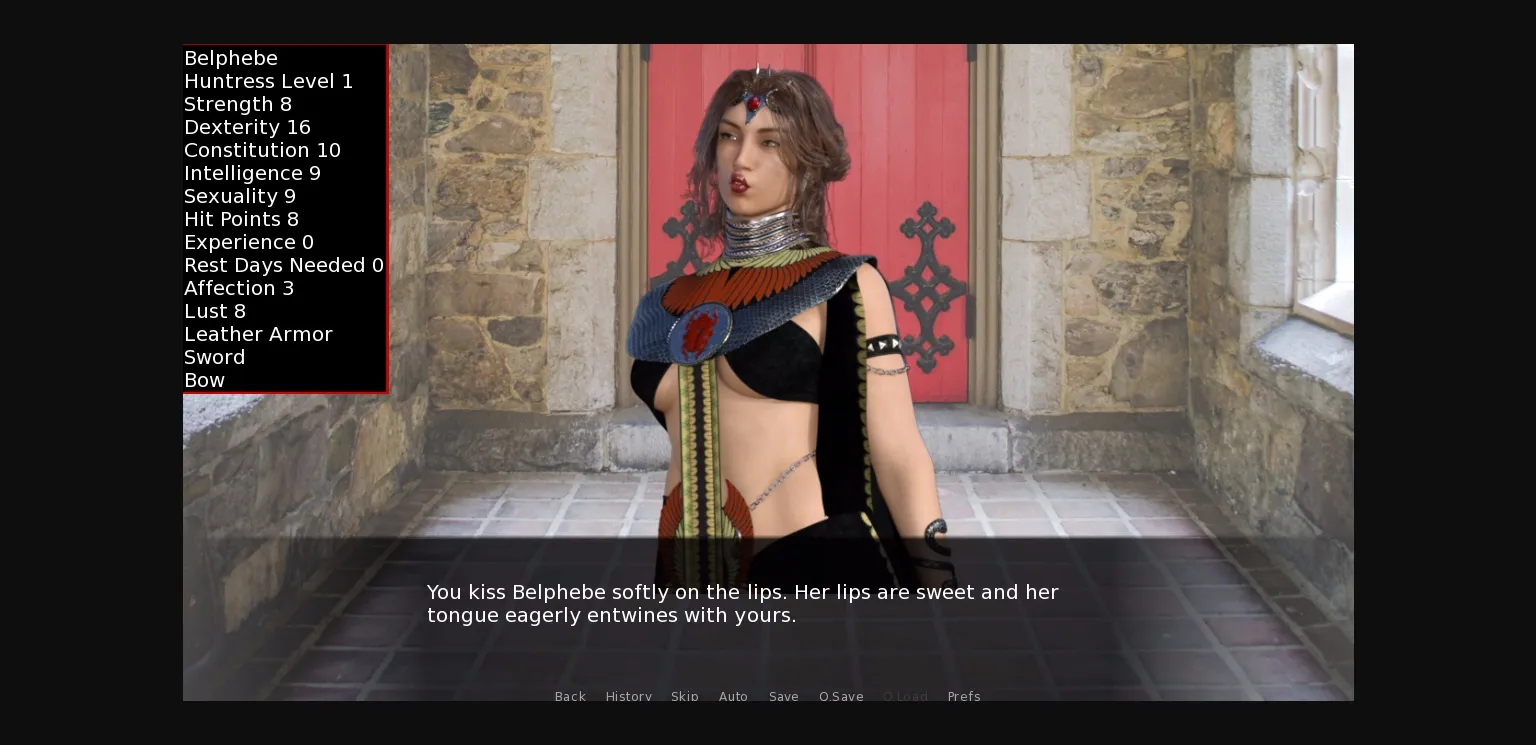1536x745 pixels.
Task: Click the Intelligence 9 stat
Action: click(252, 173)
